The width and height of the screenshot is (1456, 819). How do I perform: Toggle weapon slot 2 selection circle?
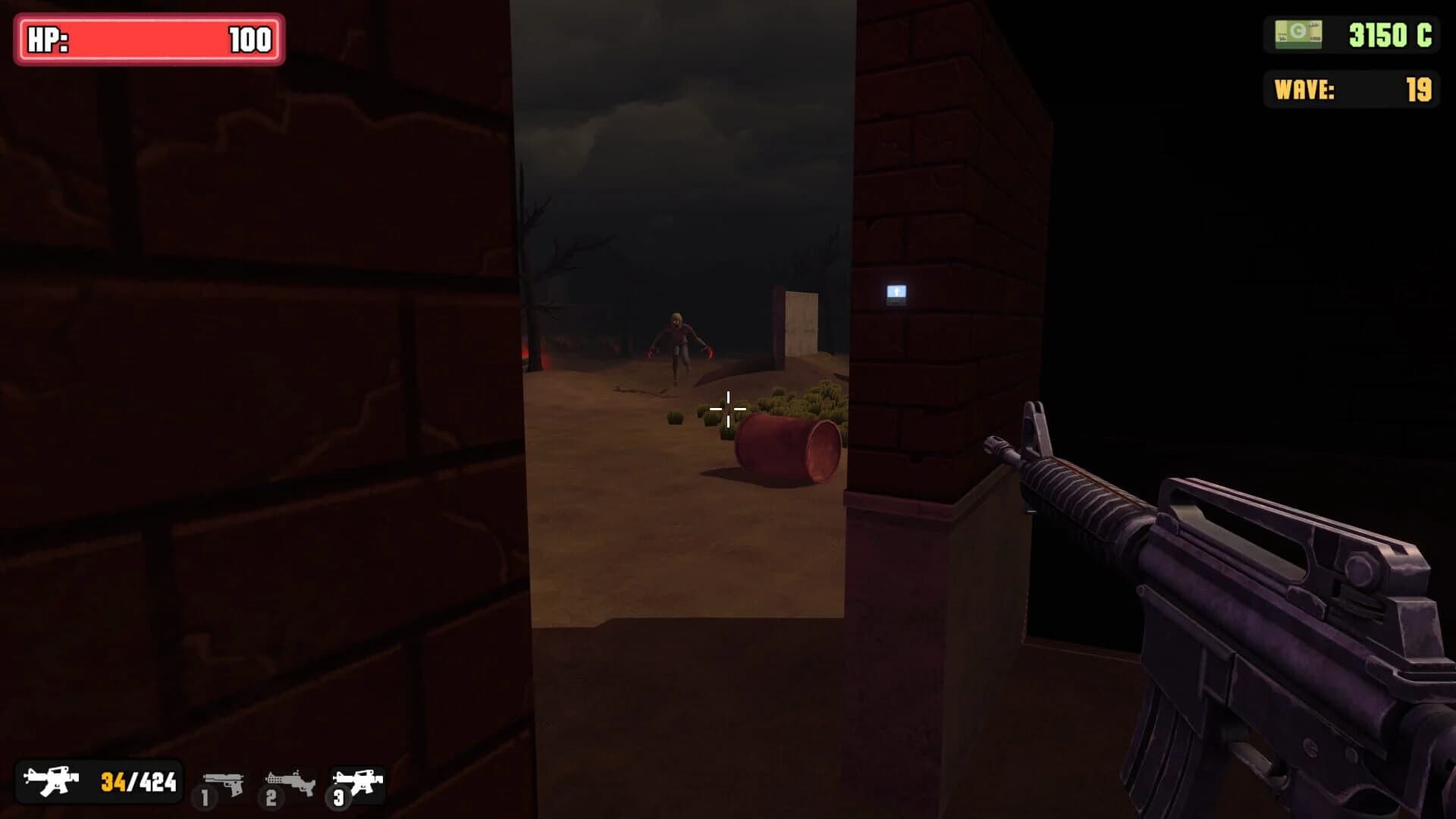click(x=273, y=798)
